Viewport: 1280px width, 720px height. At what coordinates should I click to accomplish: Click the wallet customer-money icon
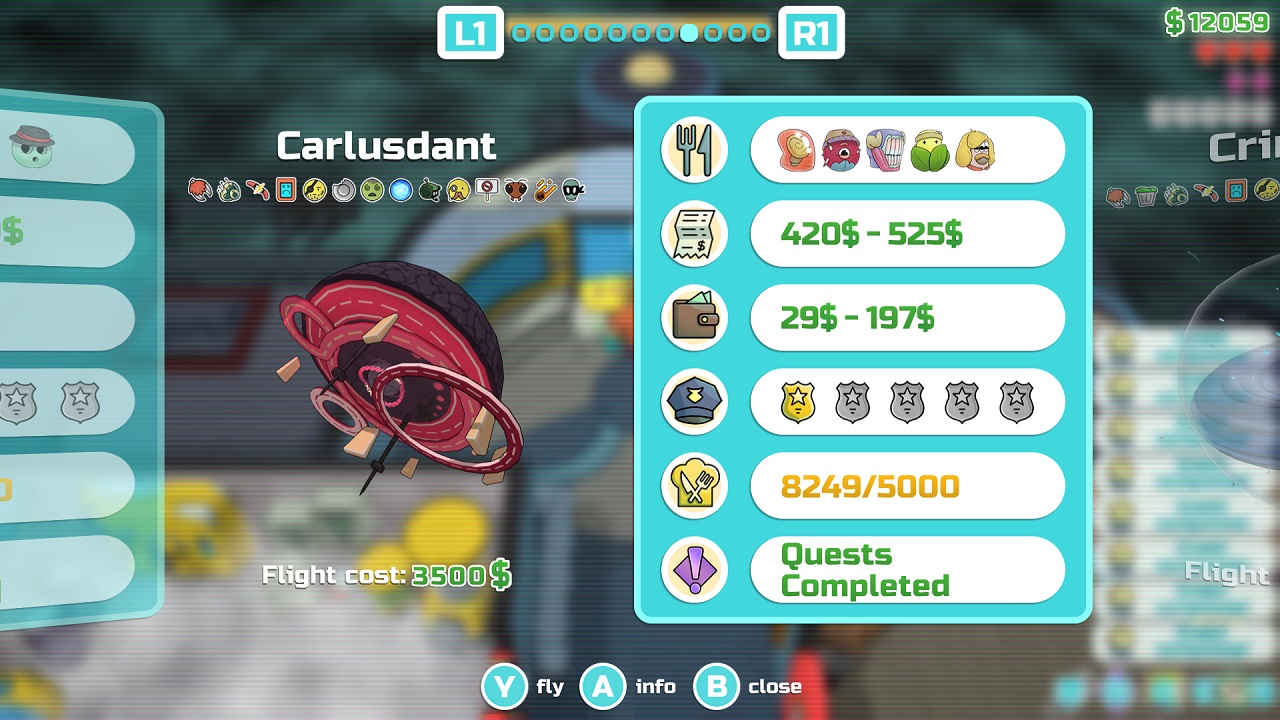point(695,318)
